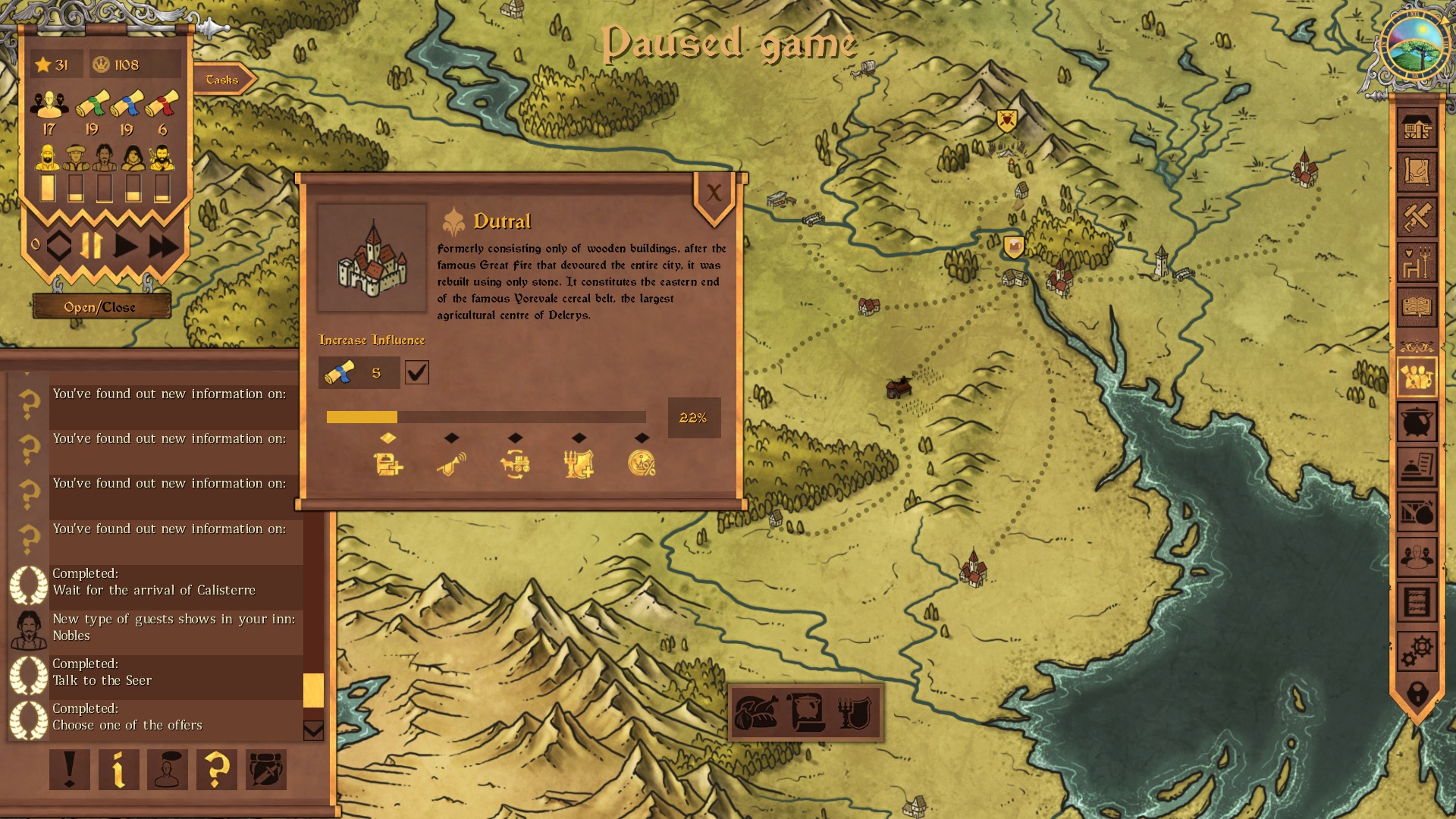Filter messages by the info icon
The height and width of the screenshot is (819, 1456).
118,770
